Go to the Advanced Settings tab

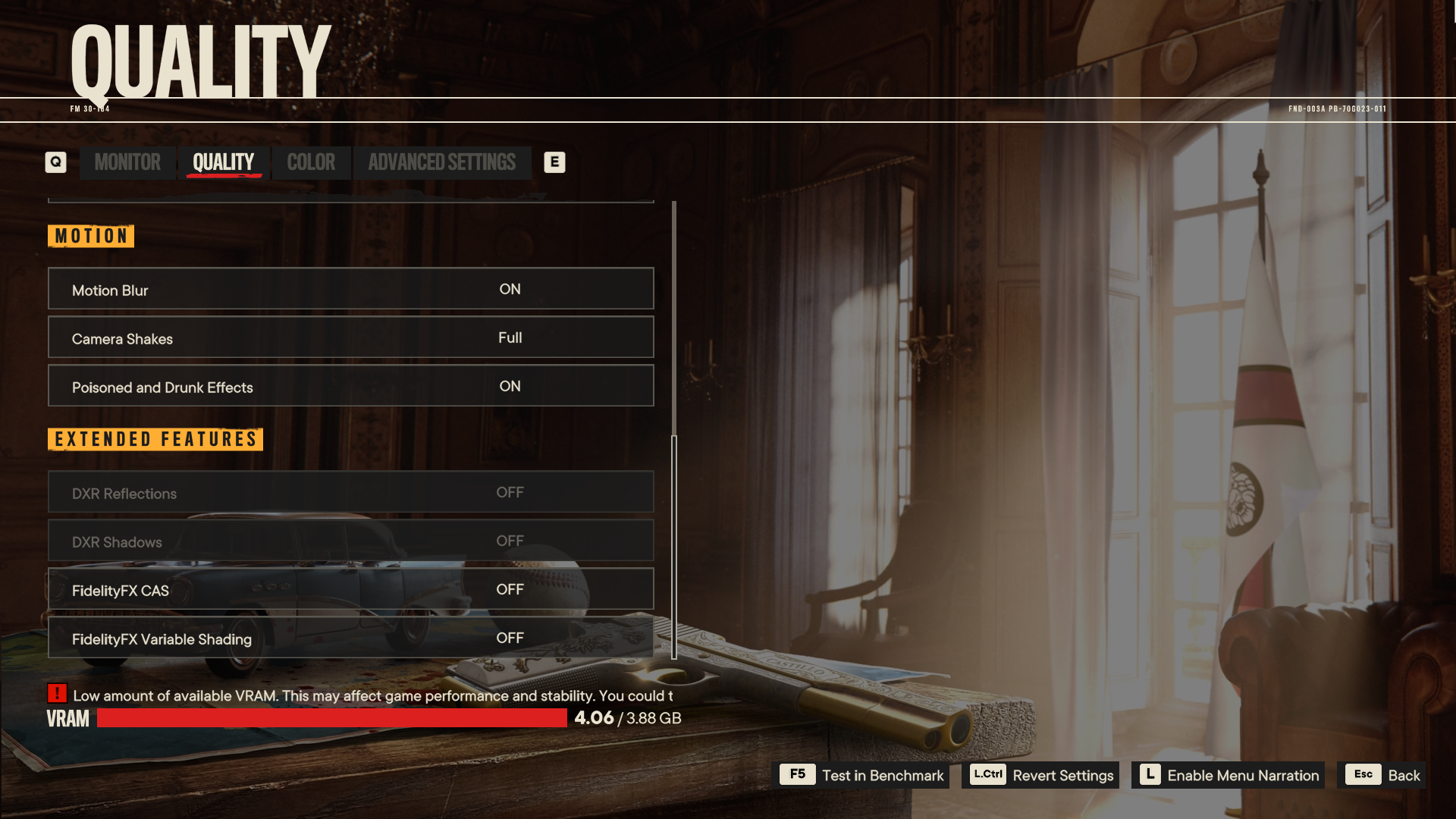coord(441,162)
